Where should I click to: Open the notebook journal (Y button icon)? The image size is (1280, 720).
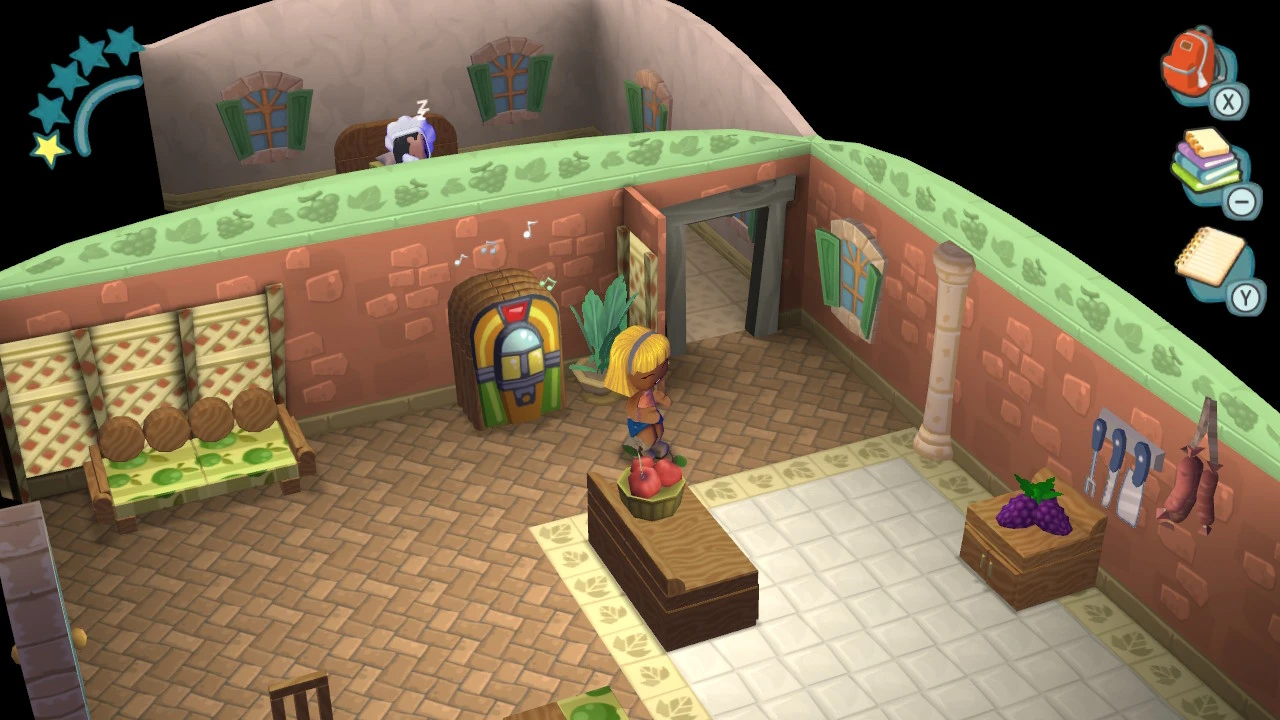point(1210,258)
